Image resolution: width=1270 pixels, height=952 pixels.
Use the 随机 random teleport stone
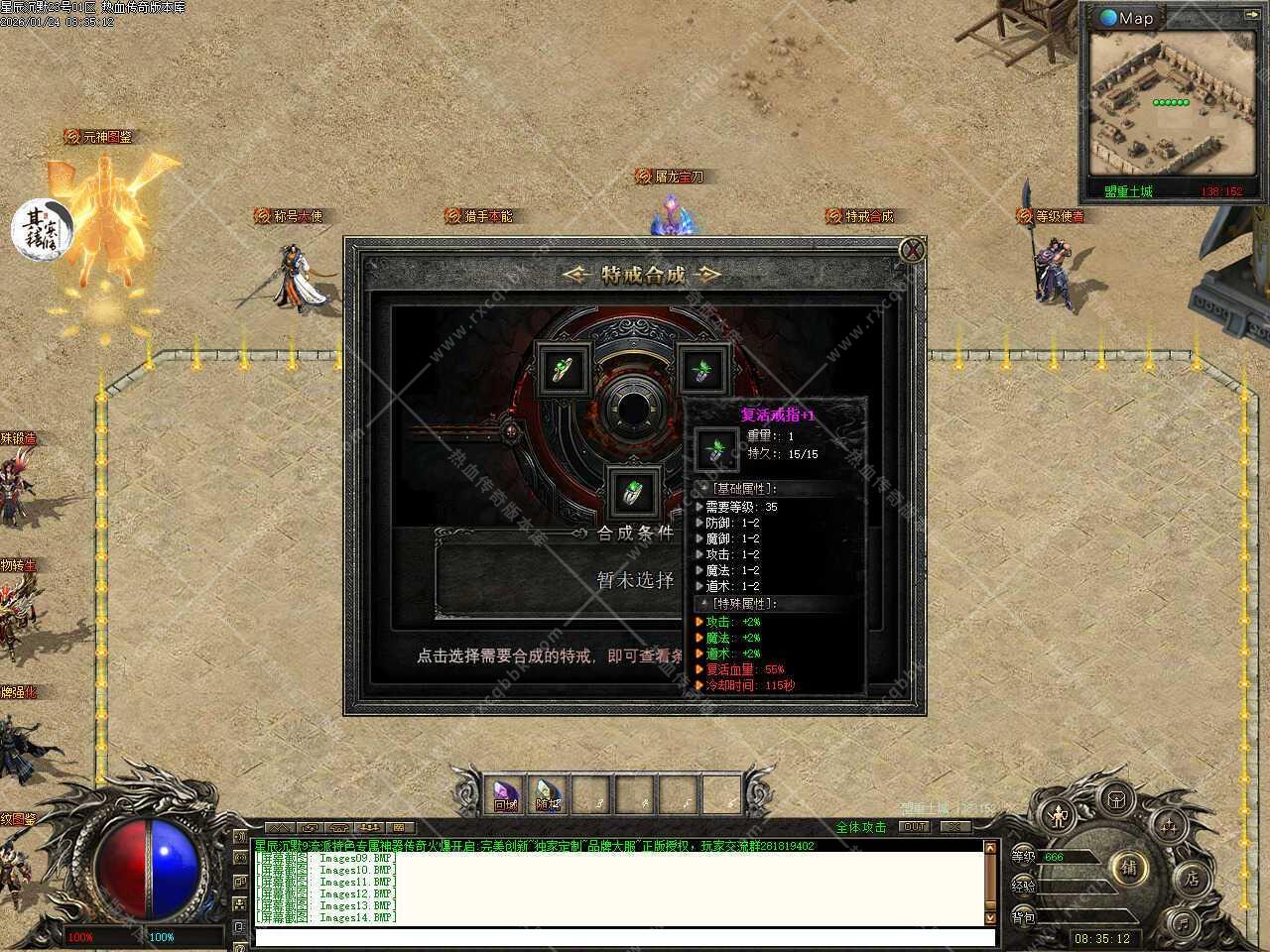[549, 793]
